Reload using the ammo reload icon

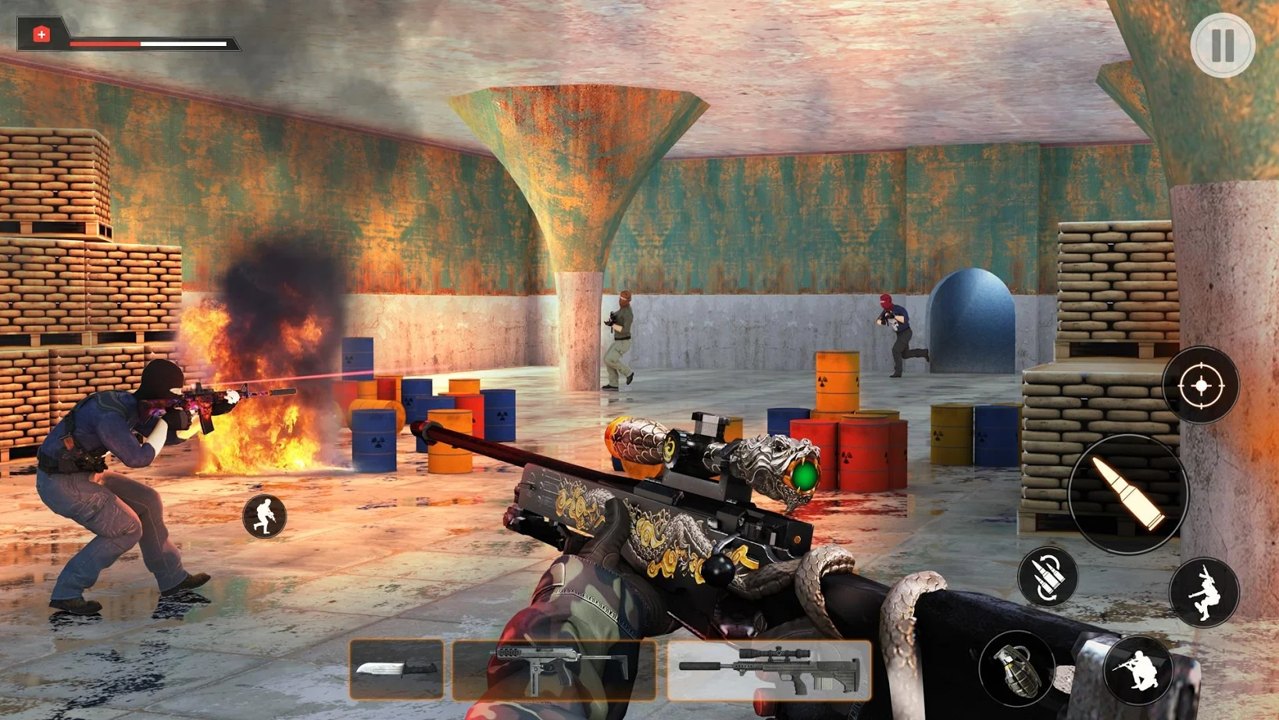point(1047,577)
